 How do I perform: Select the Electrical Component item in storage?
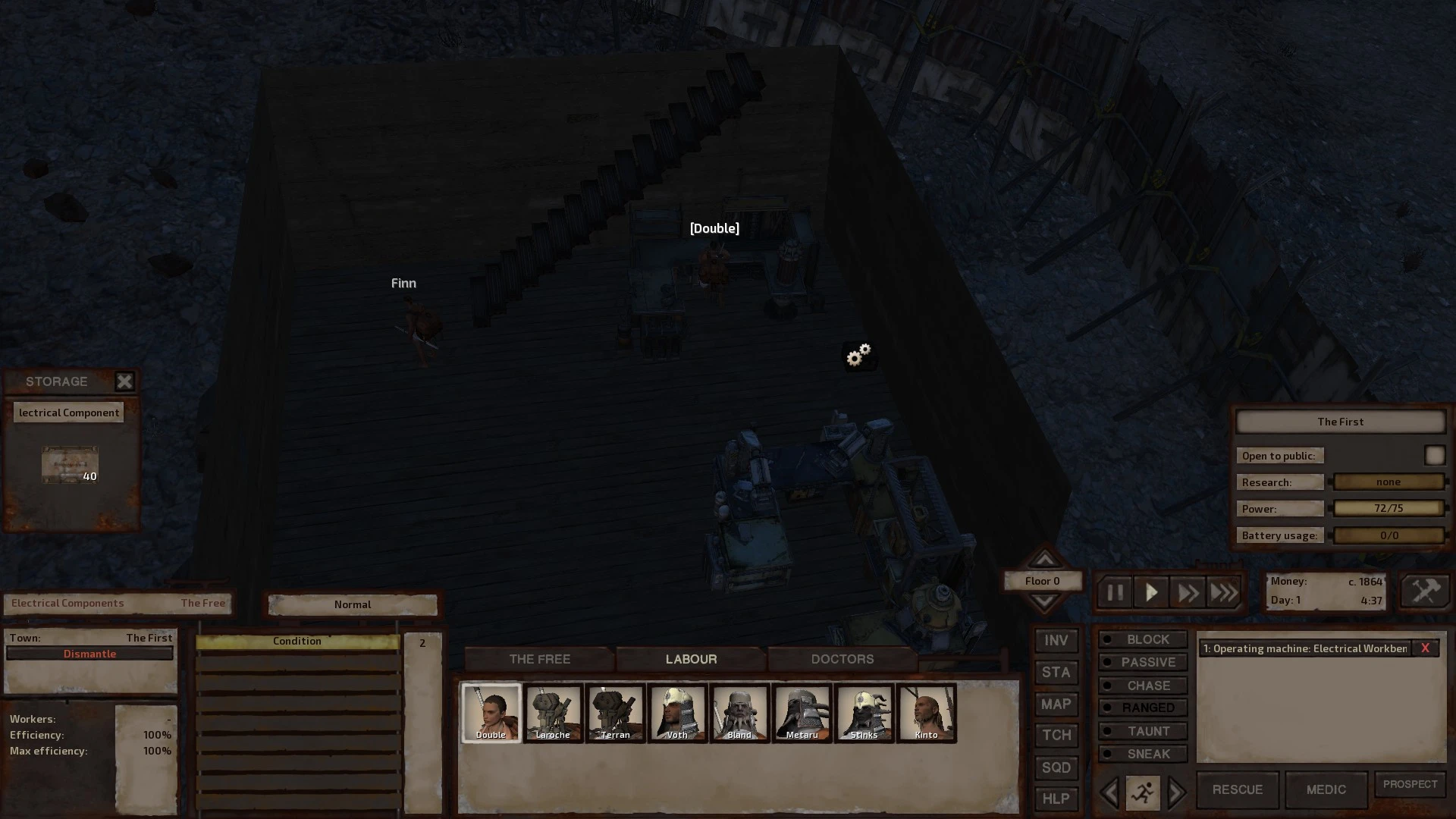tap(70, 464)
